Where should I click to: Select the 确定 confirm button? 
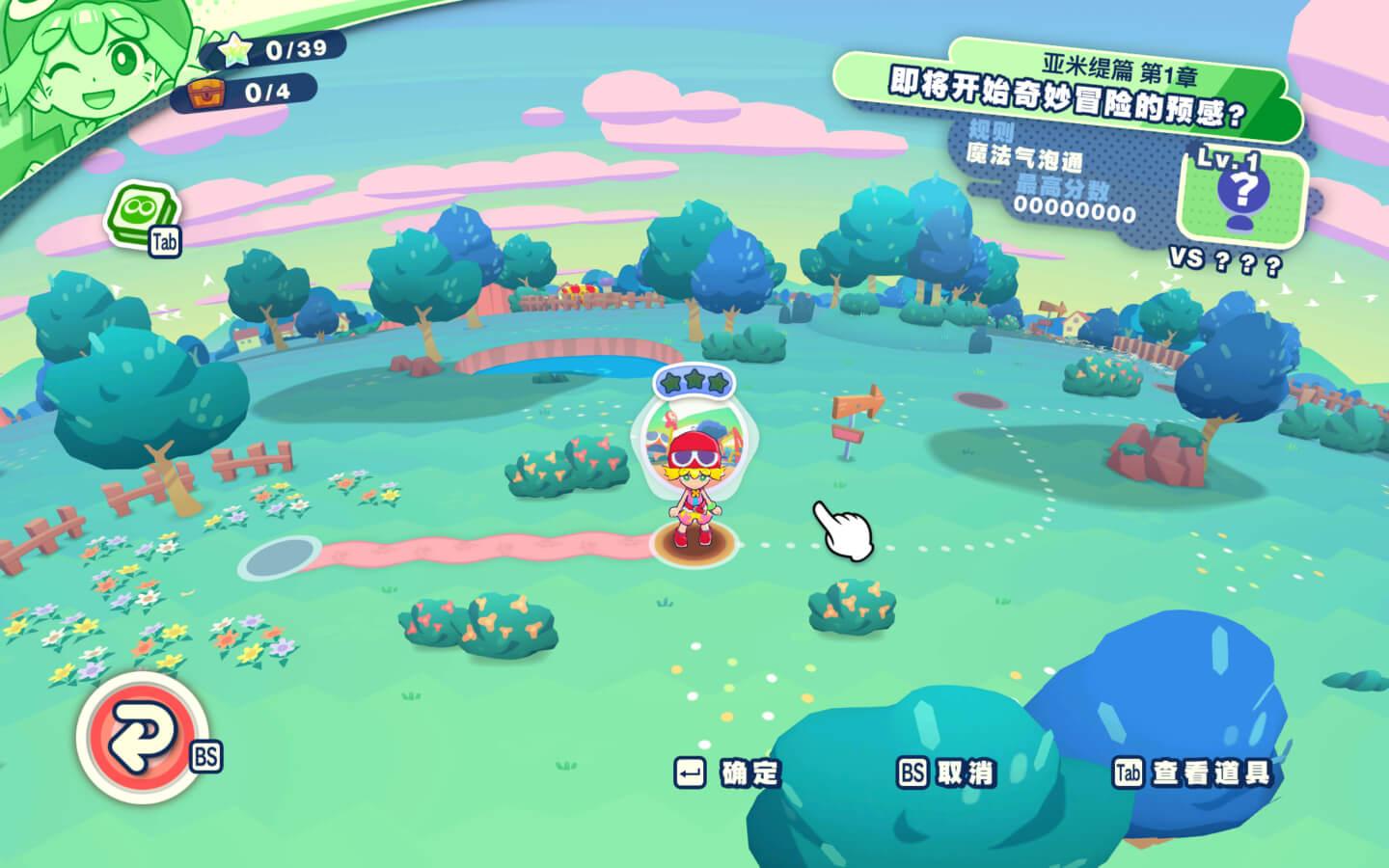pyautogui.click(x=729, y=773)
